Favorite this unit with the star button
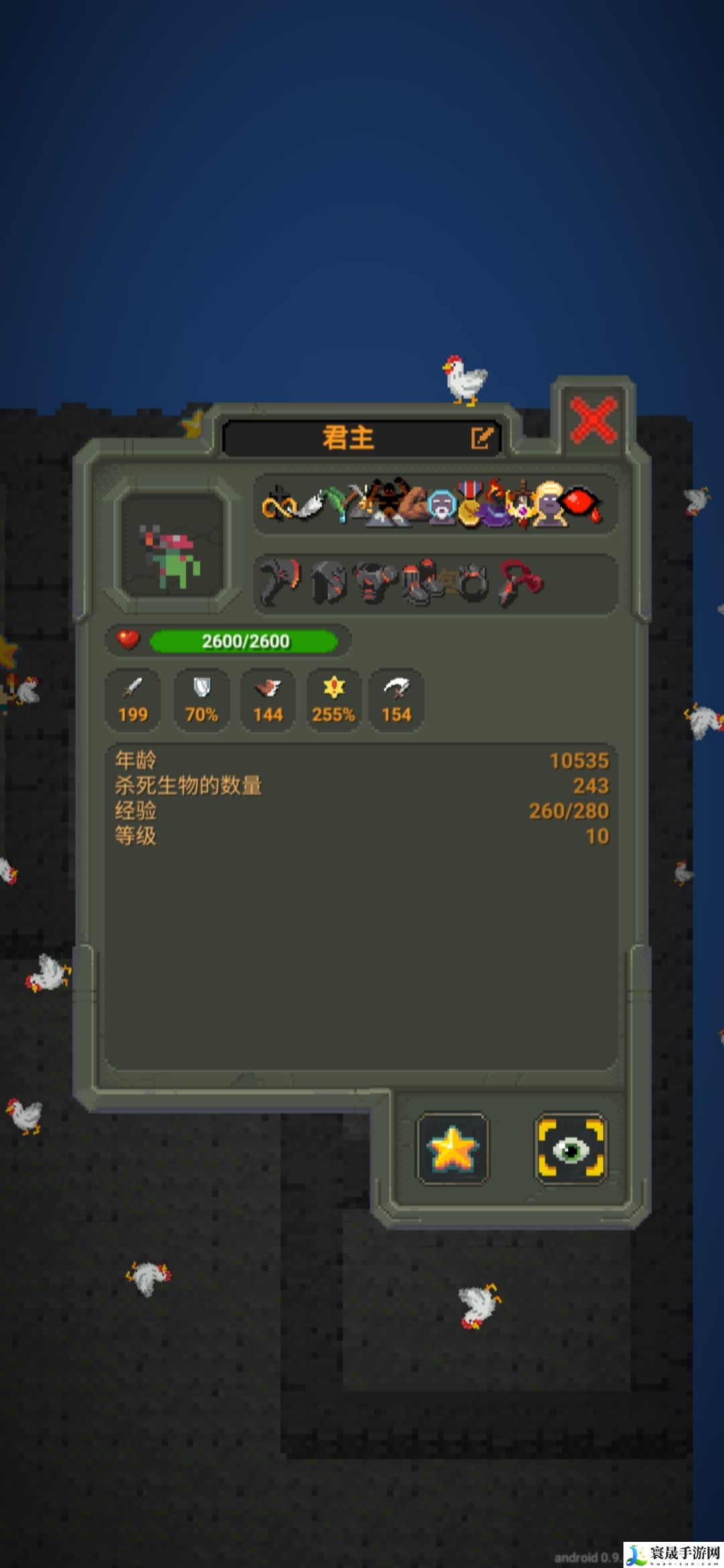This screenshot has width=724, height=1568. [x=452, y=1149]
